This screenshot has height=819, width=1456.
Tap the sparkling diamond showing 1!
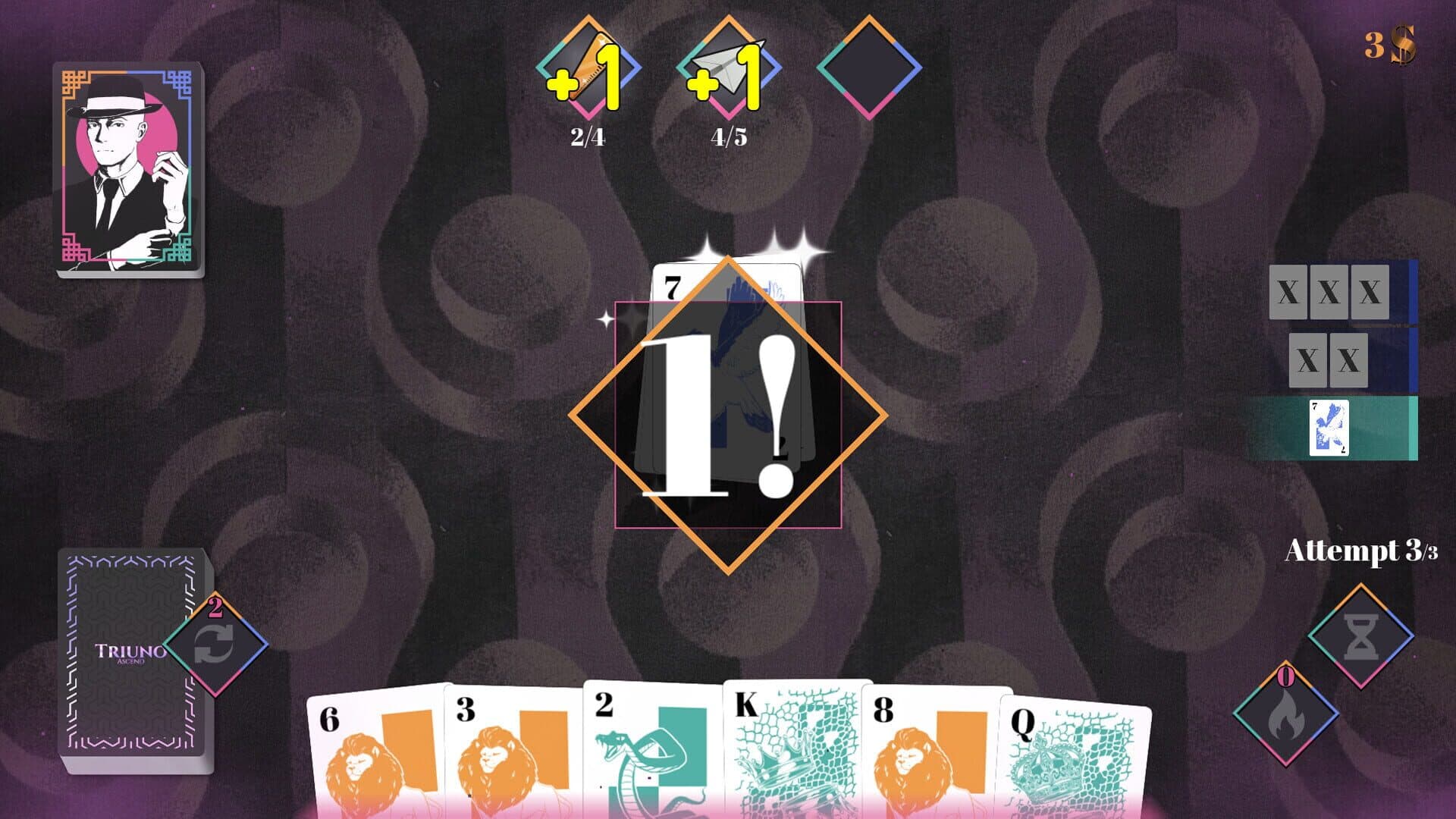coord(726,413)
